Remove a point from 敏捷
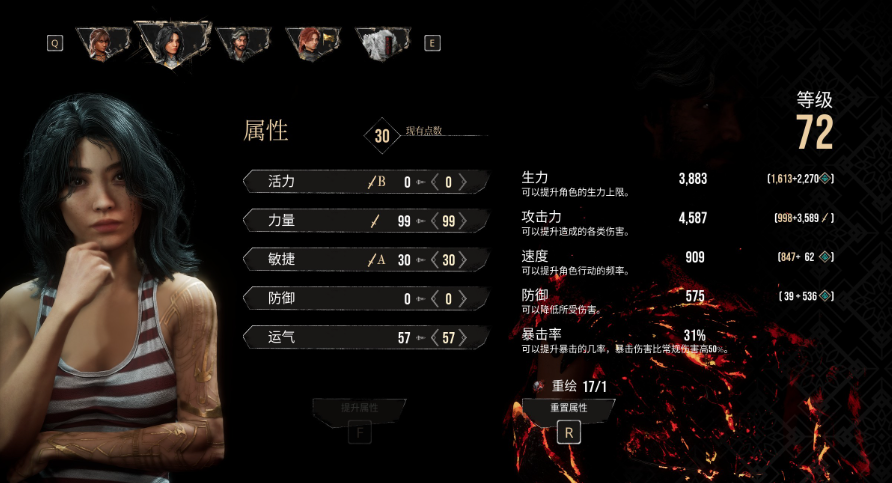Image resolution: width=892 pixels, height=483 pixels. coord(435,260)
